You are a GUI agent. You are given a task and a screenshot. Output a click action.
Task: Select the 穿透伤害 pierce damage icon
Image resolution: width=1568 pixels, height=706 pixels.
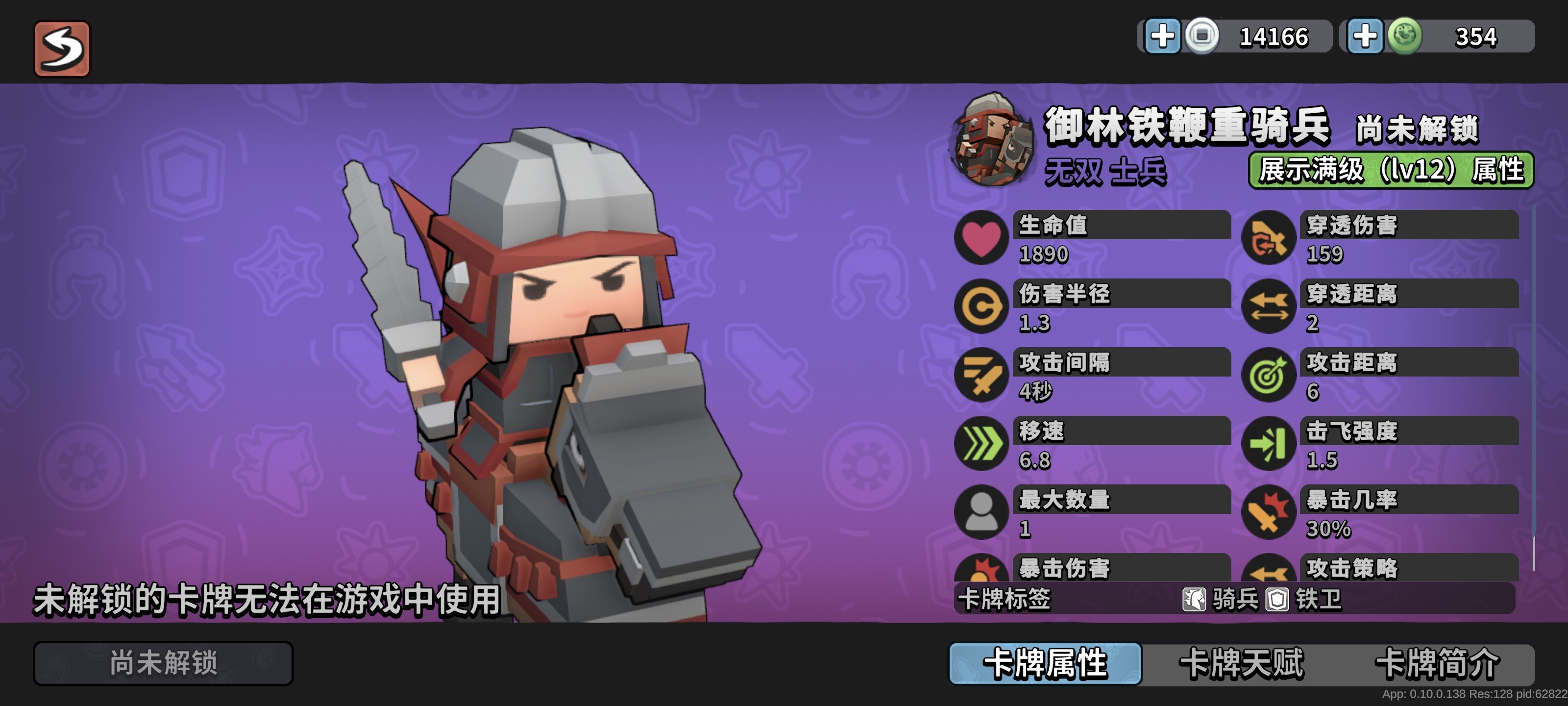point(1271,239)
